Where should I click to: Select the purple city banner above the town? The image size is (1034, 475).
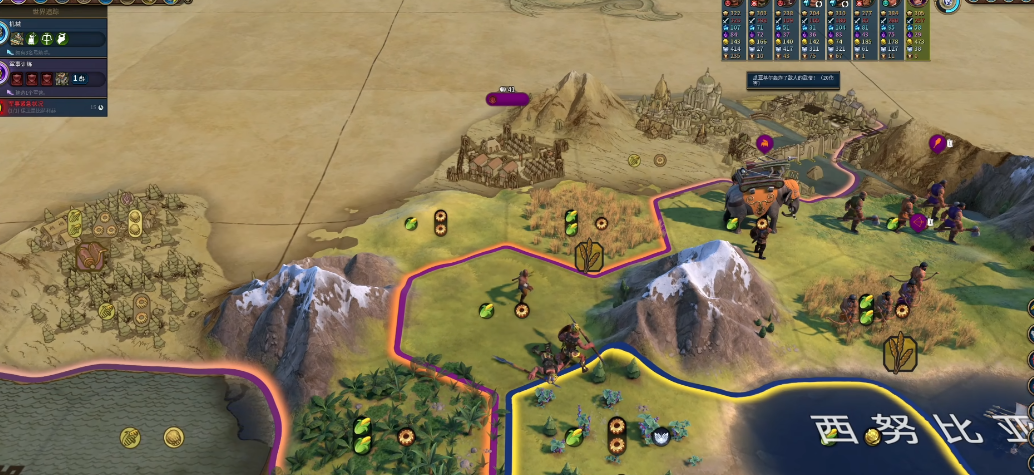click(x=507, y=98)
